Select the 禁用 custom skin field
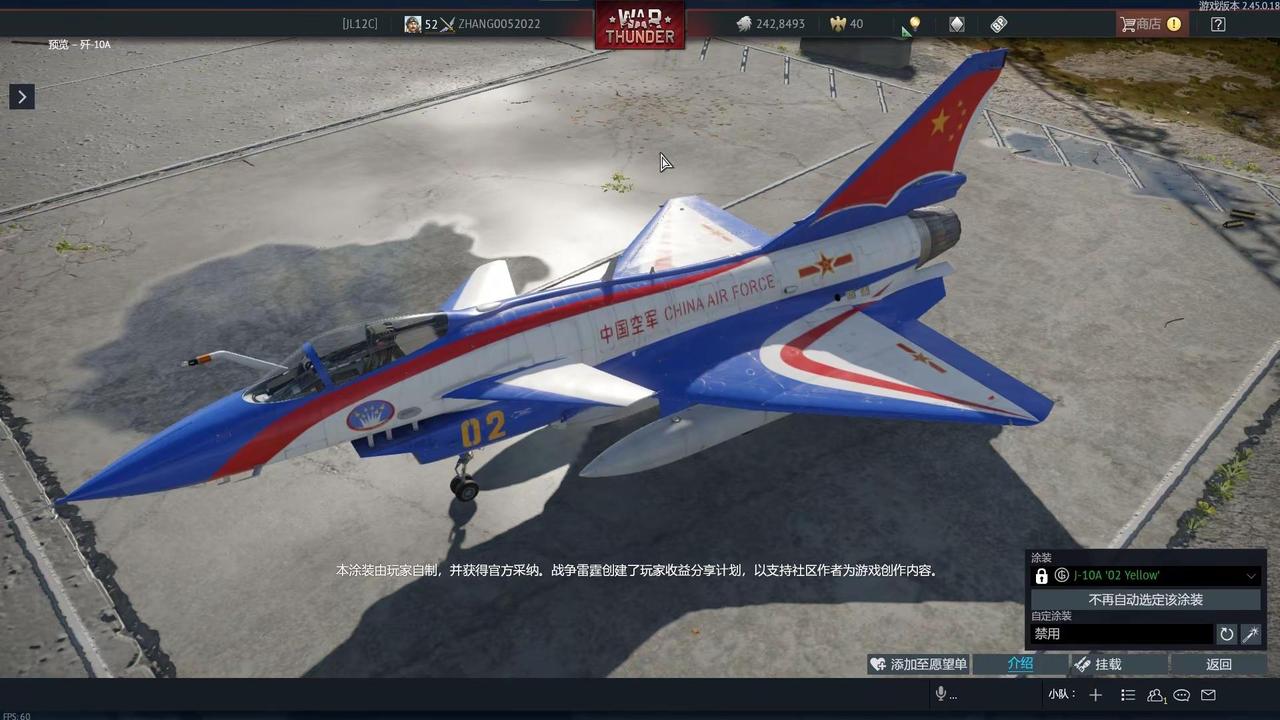The height and width of the screenshot is (720, 1280). pos(1121,634)
